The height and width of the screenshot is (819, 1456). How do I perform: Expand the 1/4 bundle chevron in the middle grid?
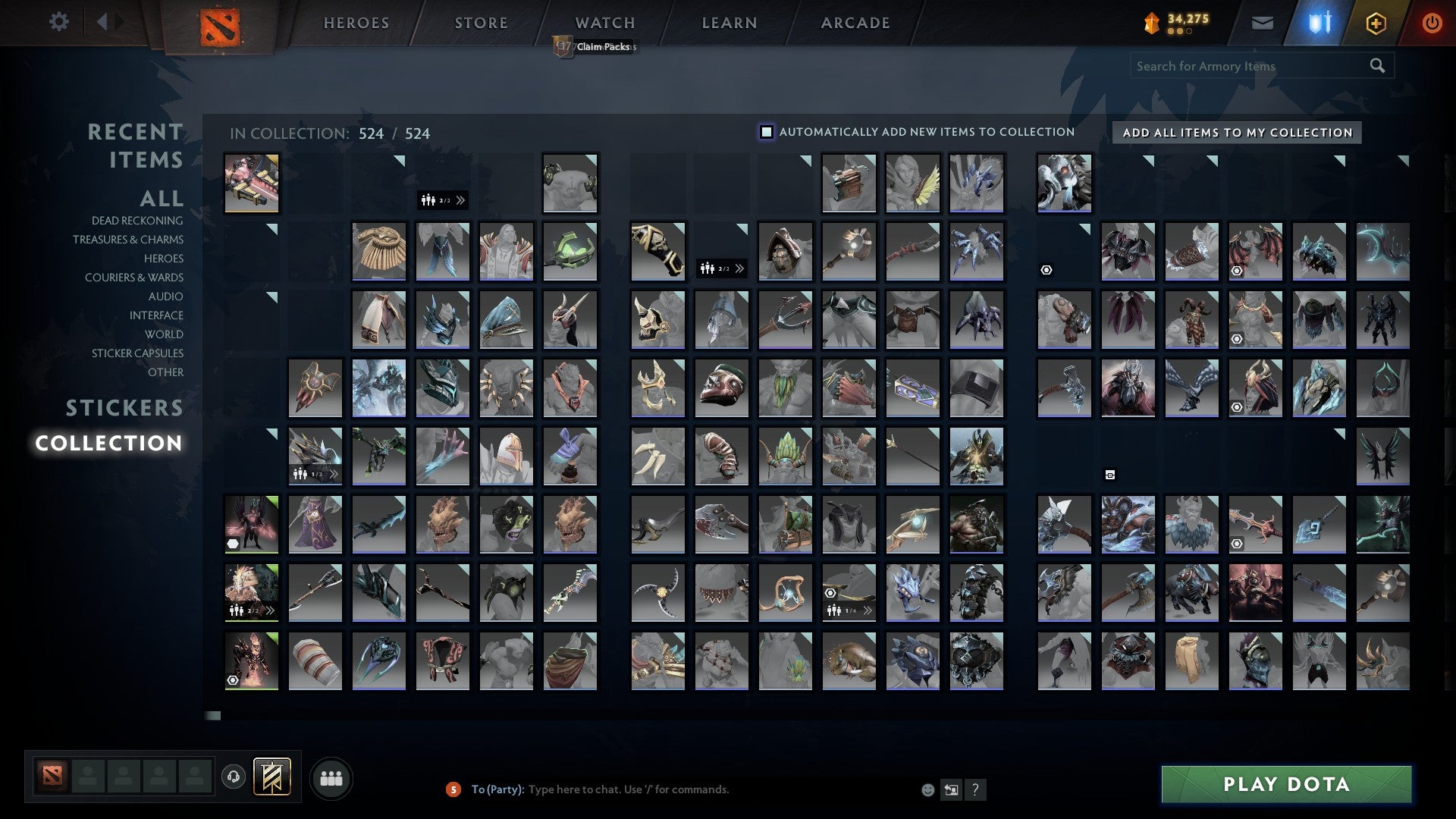(869, 611)
